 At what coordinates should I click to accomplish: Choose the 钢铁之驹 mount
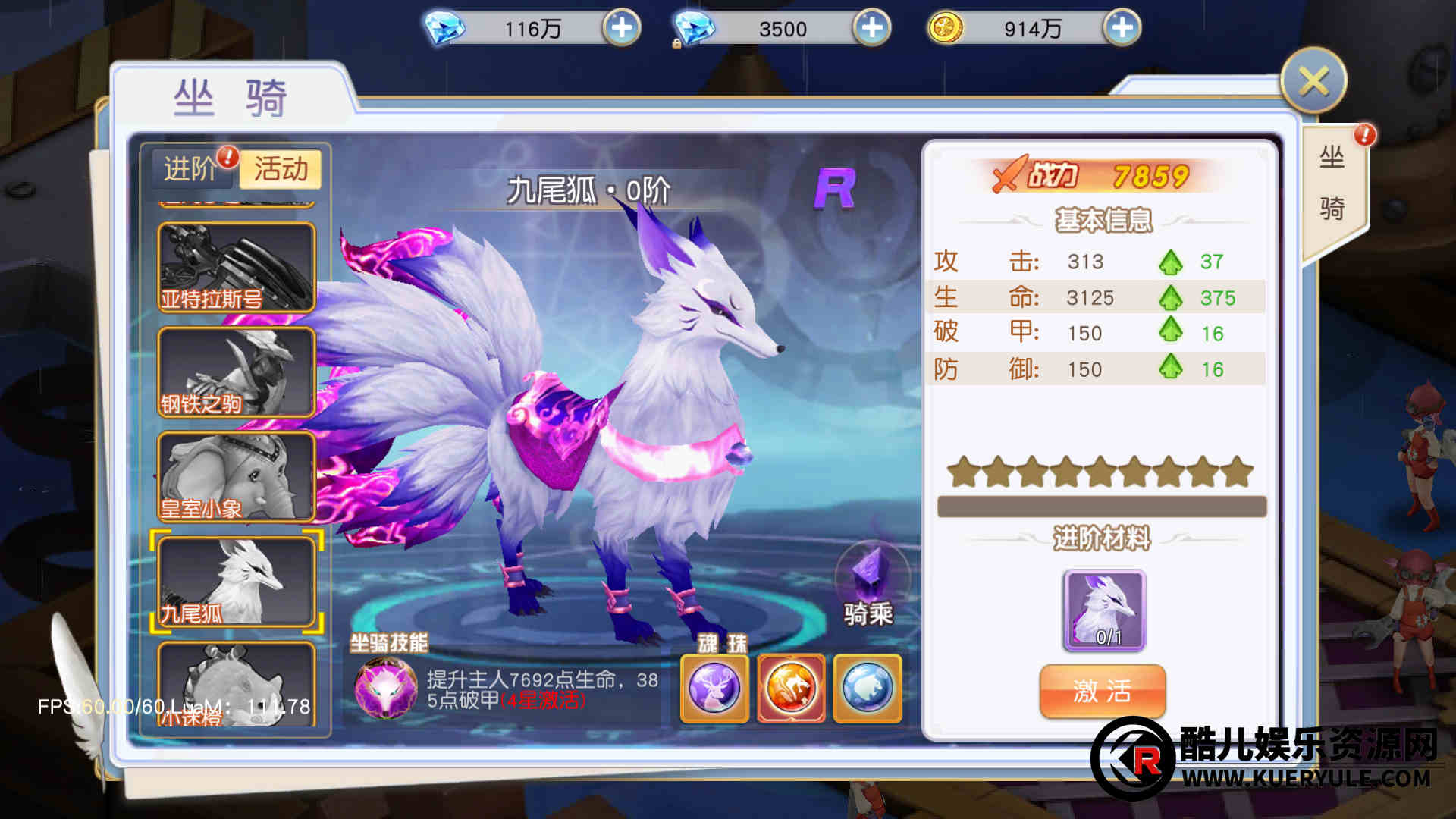(x=236, y=372)
